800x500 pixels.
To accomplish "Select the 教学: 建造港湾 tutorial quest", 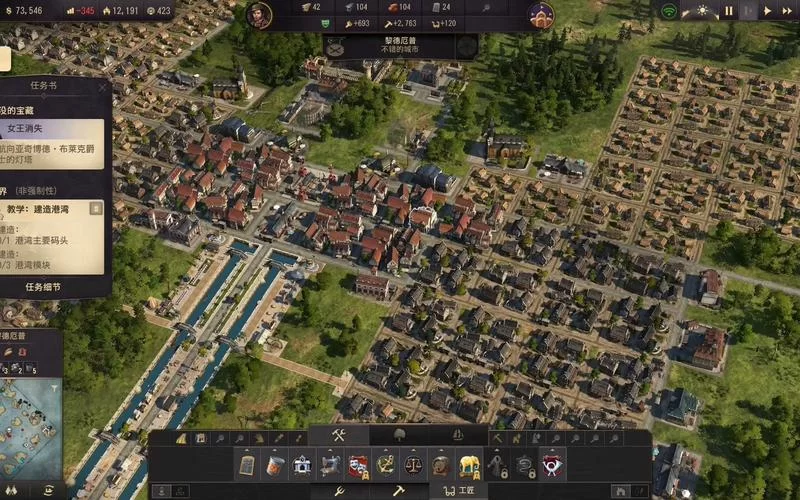I will click(50, 209).
